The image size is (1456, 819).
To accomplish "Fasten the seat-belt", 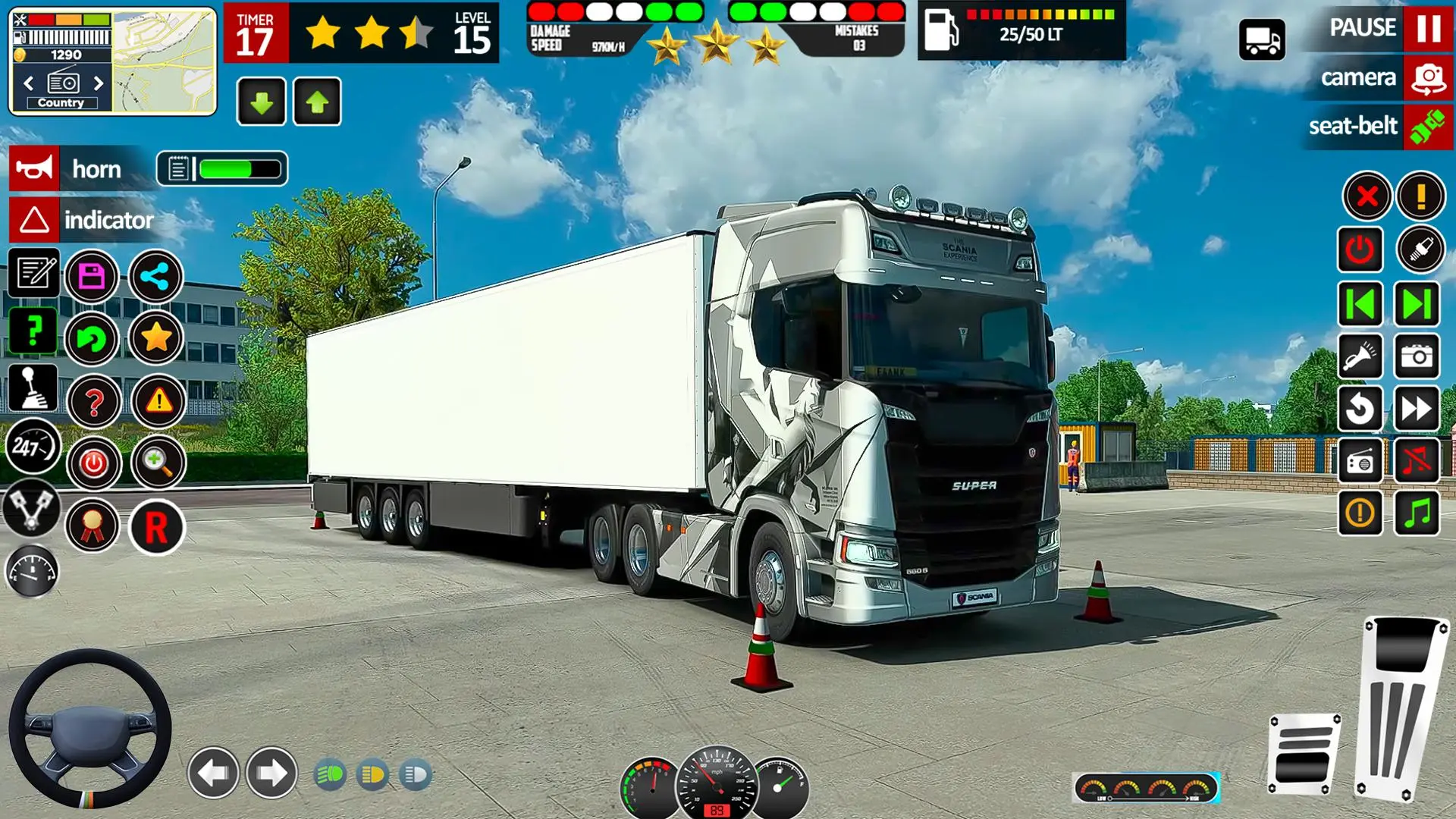I will pyautogui.click(x=1428, y=126).
